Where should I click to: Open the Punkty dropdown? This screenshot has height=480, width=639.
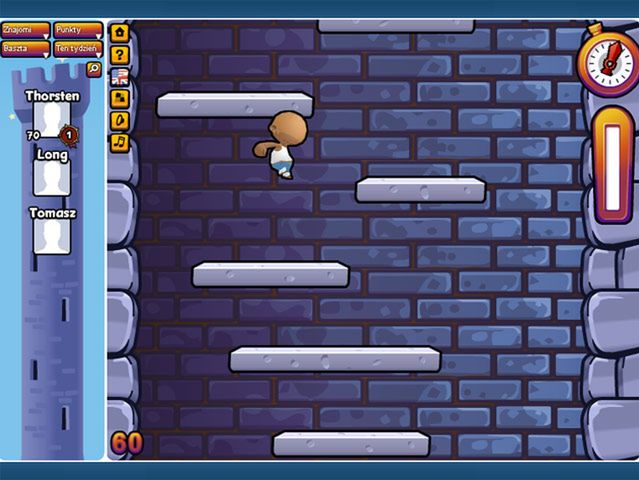point(78,31)
